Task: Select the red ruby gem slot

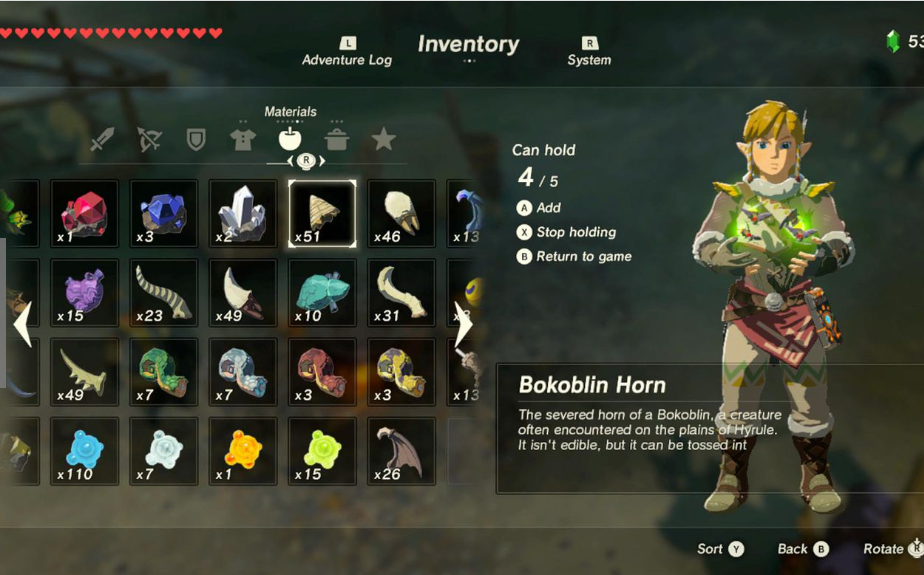Action: [85, 213]
